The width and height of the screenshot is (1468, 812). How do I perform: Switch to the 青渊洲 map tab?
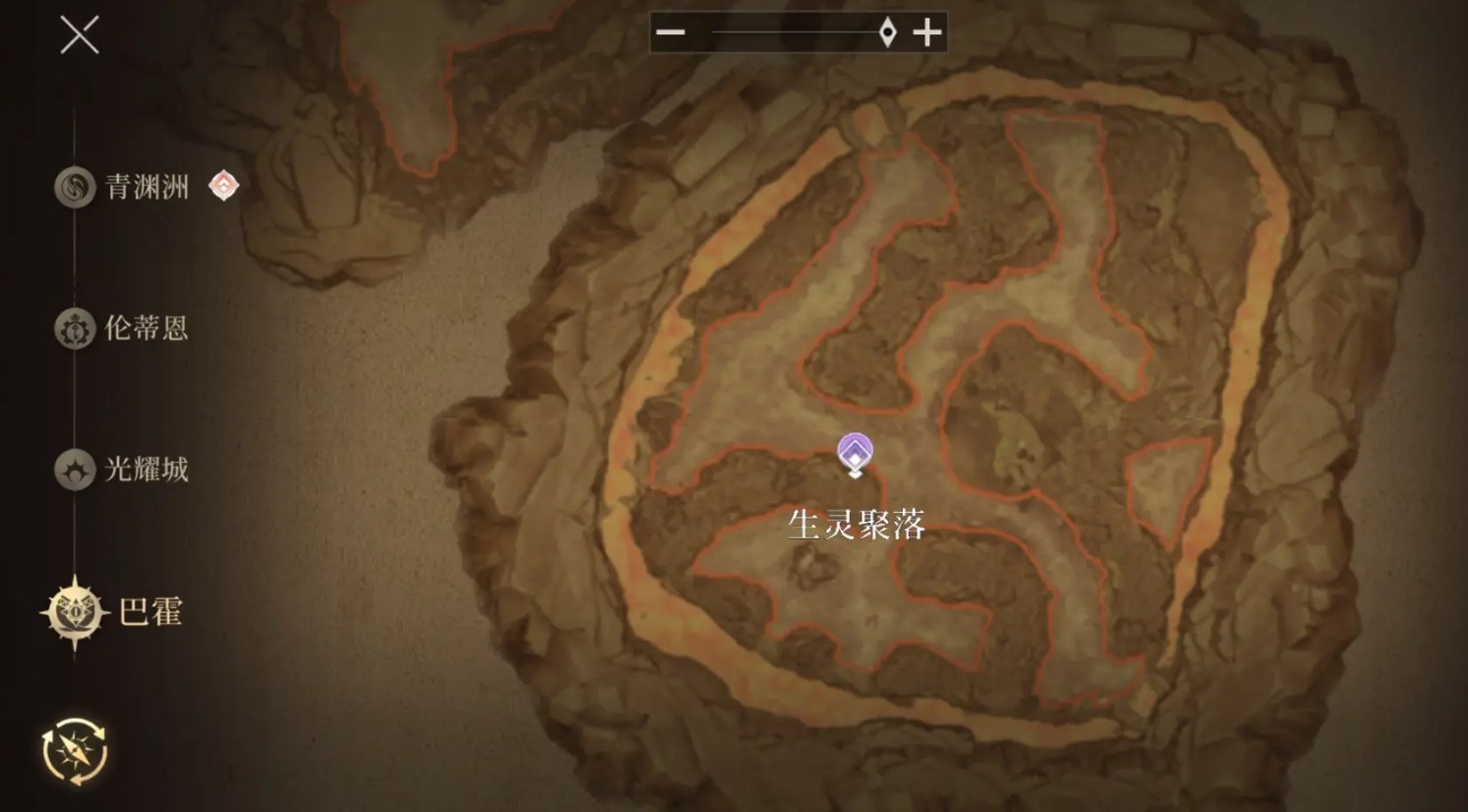tap(146, 186)
